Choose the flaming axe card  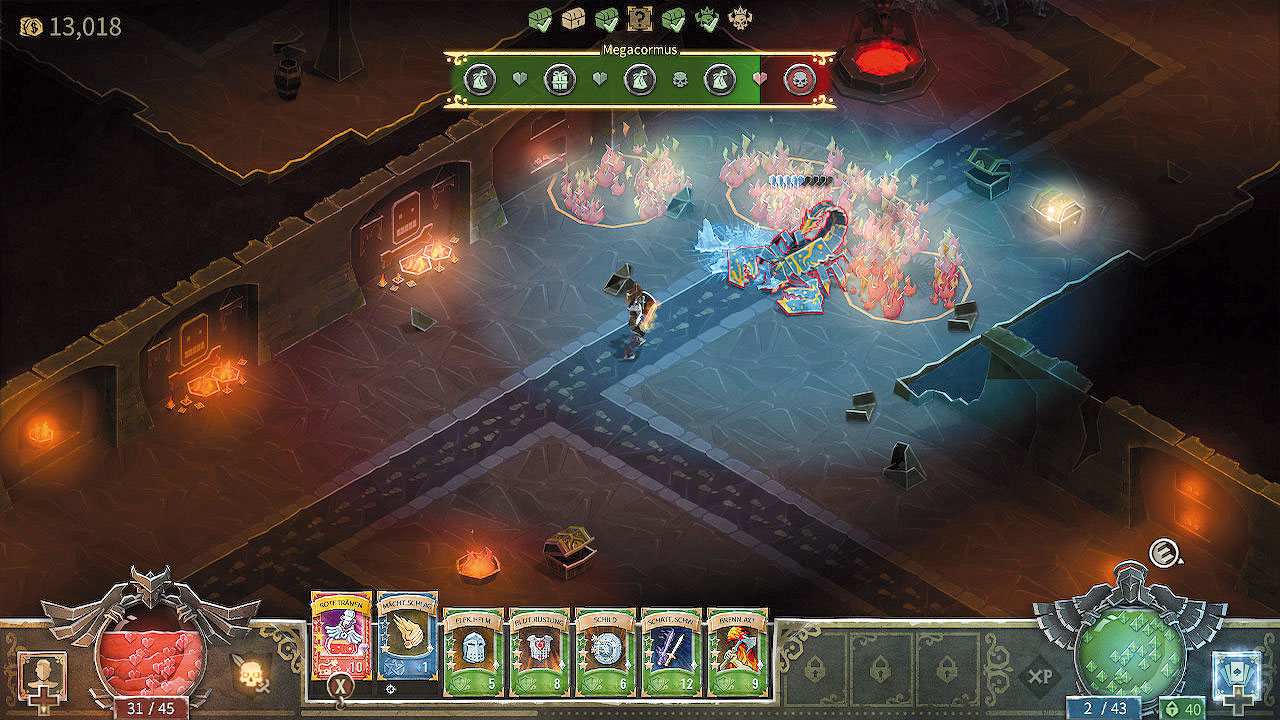click(x=737, y=651)
